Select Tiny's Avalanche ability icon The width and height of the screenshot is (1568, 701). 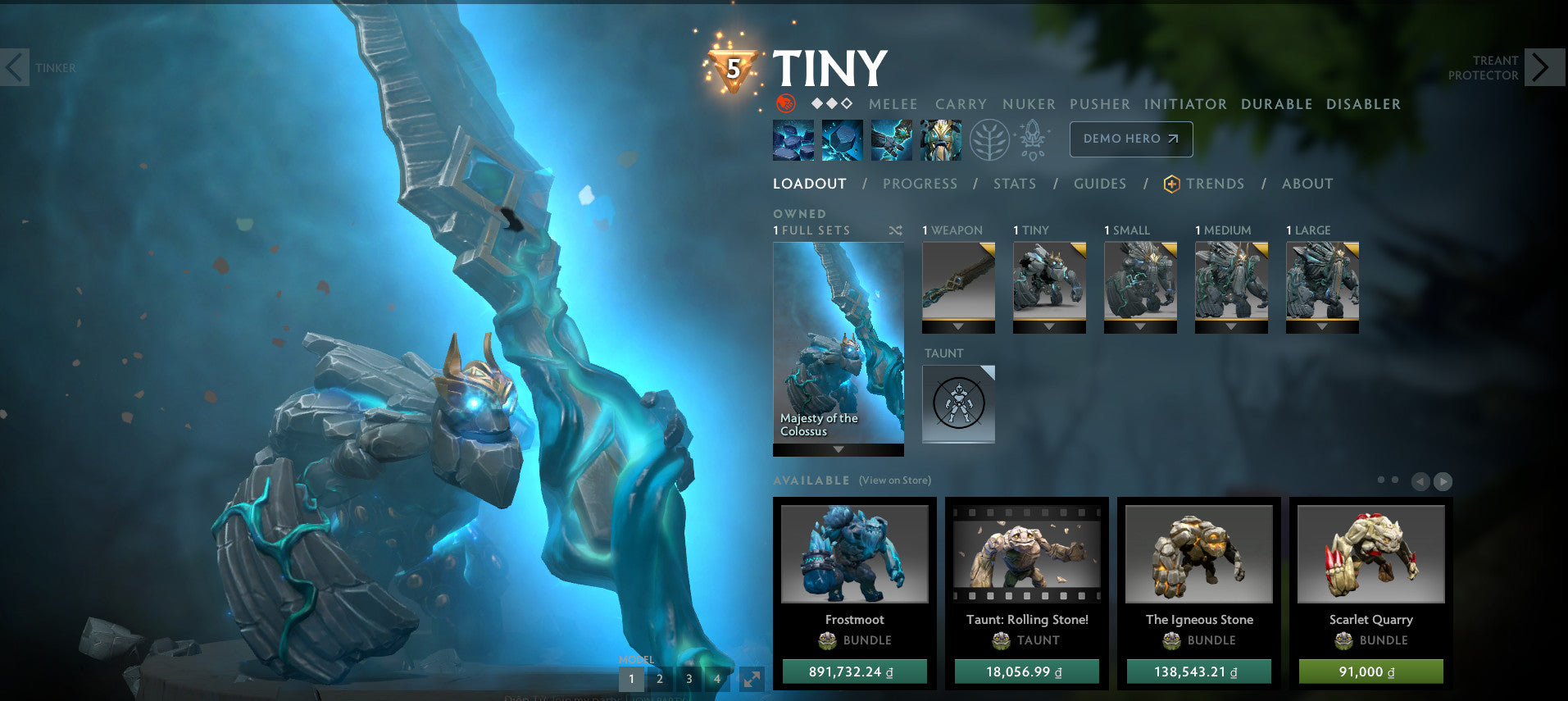click(x=792, y=139)
